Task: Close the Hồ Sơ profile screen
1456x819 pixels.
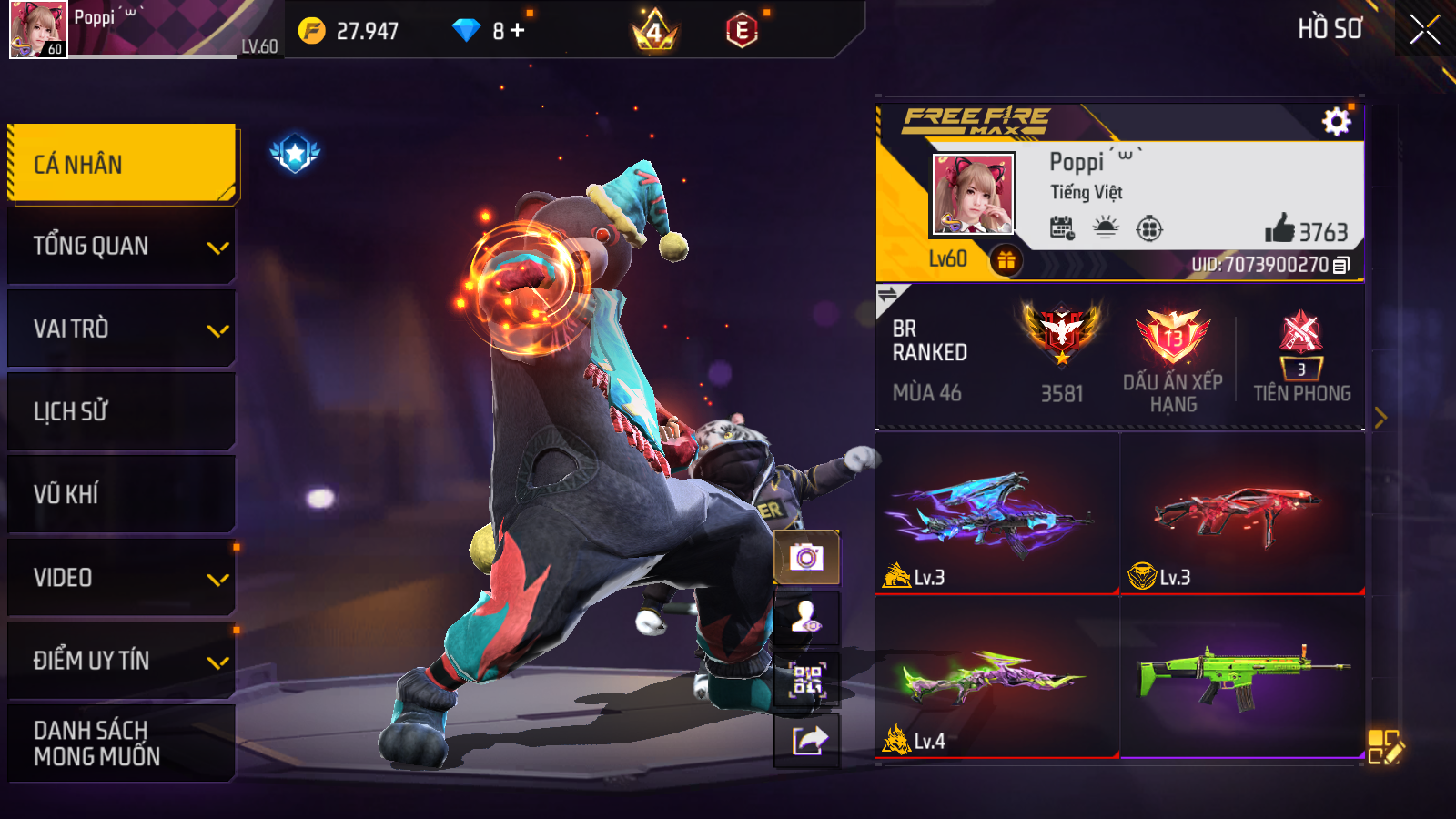Action: point(1424,29)
